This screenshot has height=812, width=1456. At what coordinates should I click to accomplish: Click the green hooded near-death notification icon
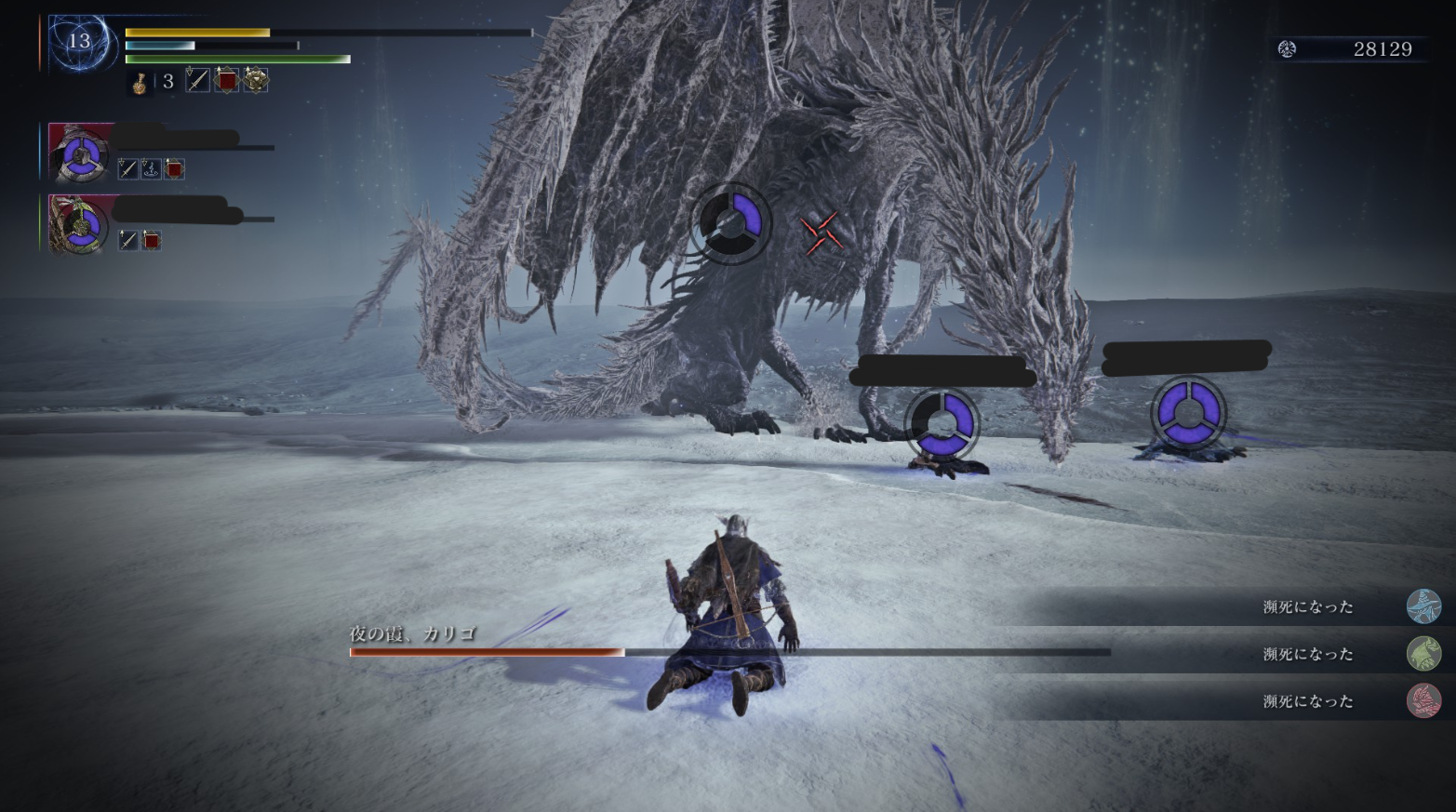pos(1423,654)
